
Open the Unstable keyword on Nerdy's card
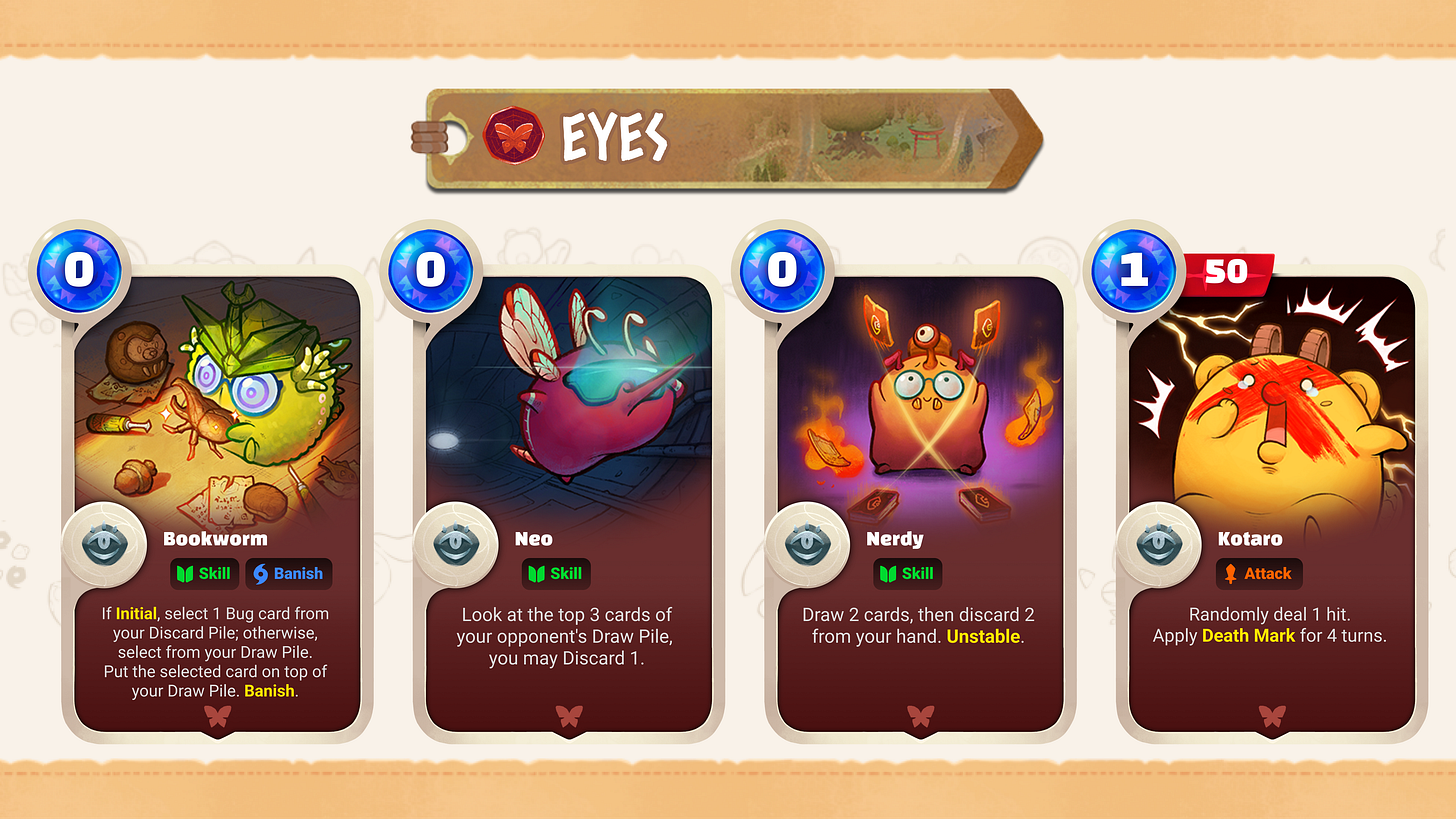pos(983,635)
